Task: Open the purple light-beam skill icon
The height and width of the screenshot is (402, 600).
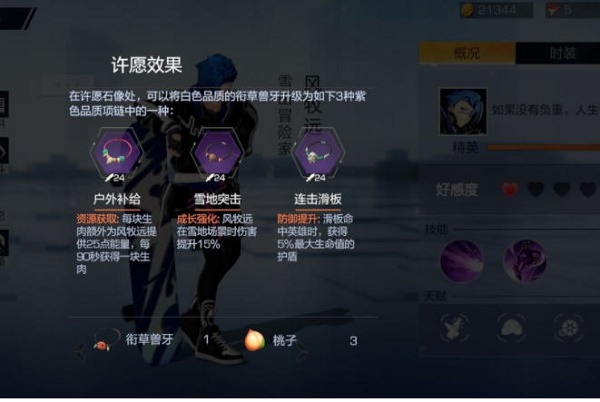Action: point(462,260)
